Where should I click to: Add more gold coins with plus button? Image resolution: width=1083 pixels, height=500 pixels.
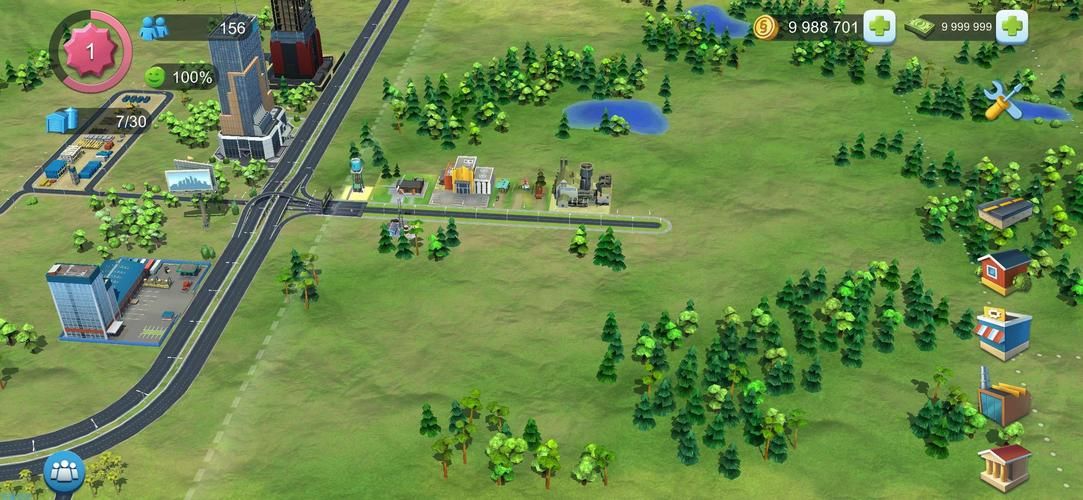tap(879, 27)
